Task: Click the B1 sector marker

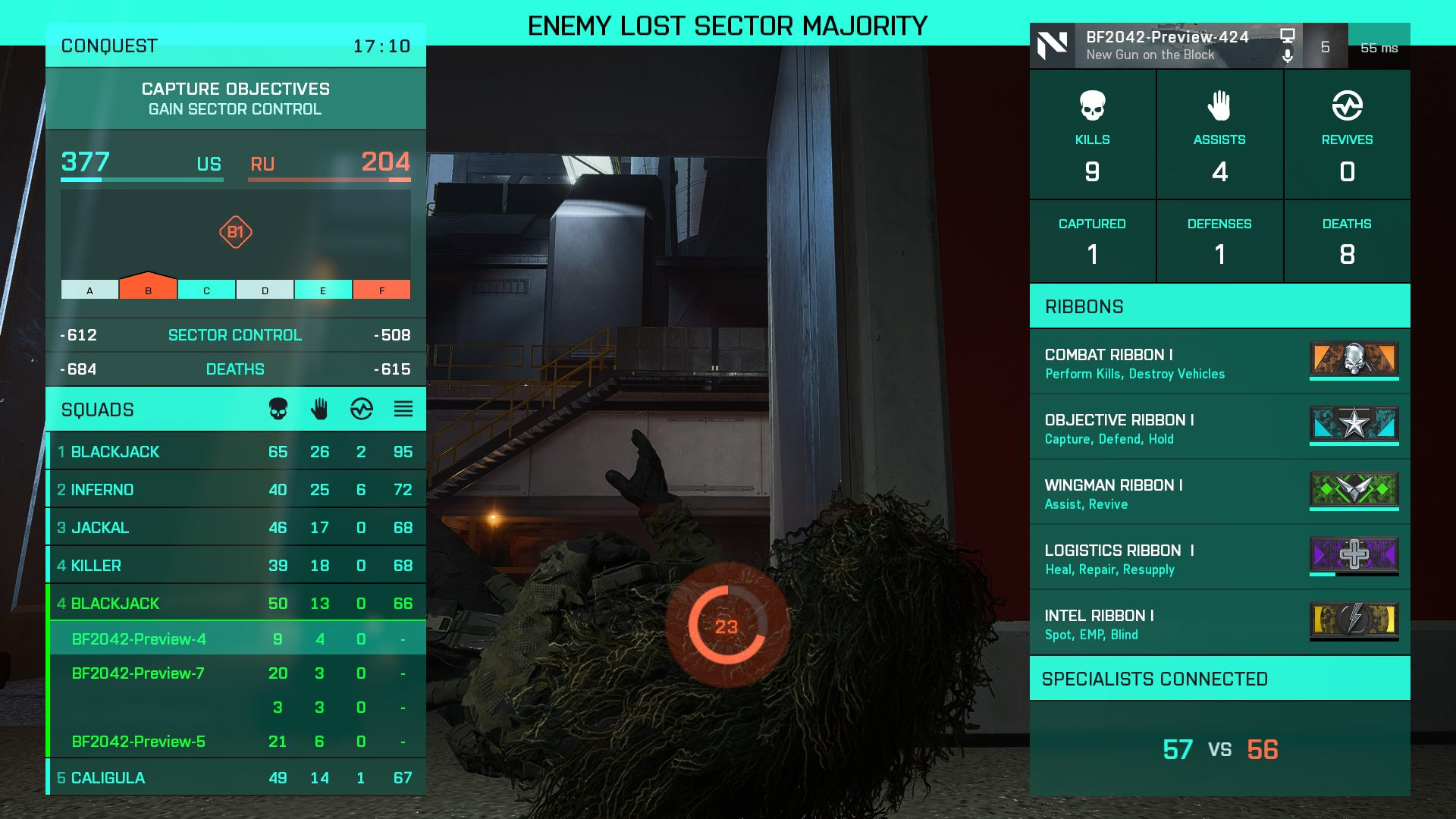Action: point(236,232)
